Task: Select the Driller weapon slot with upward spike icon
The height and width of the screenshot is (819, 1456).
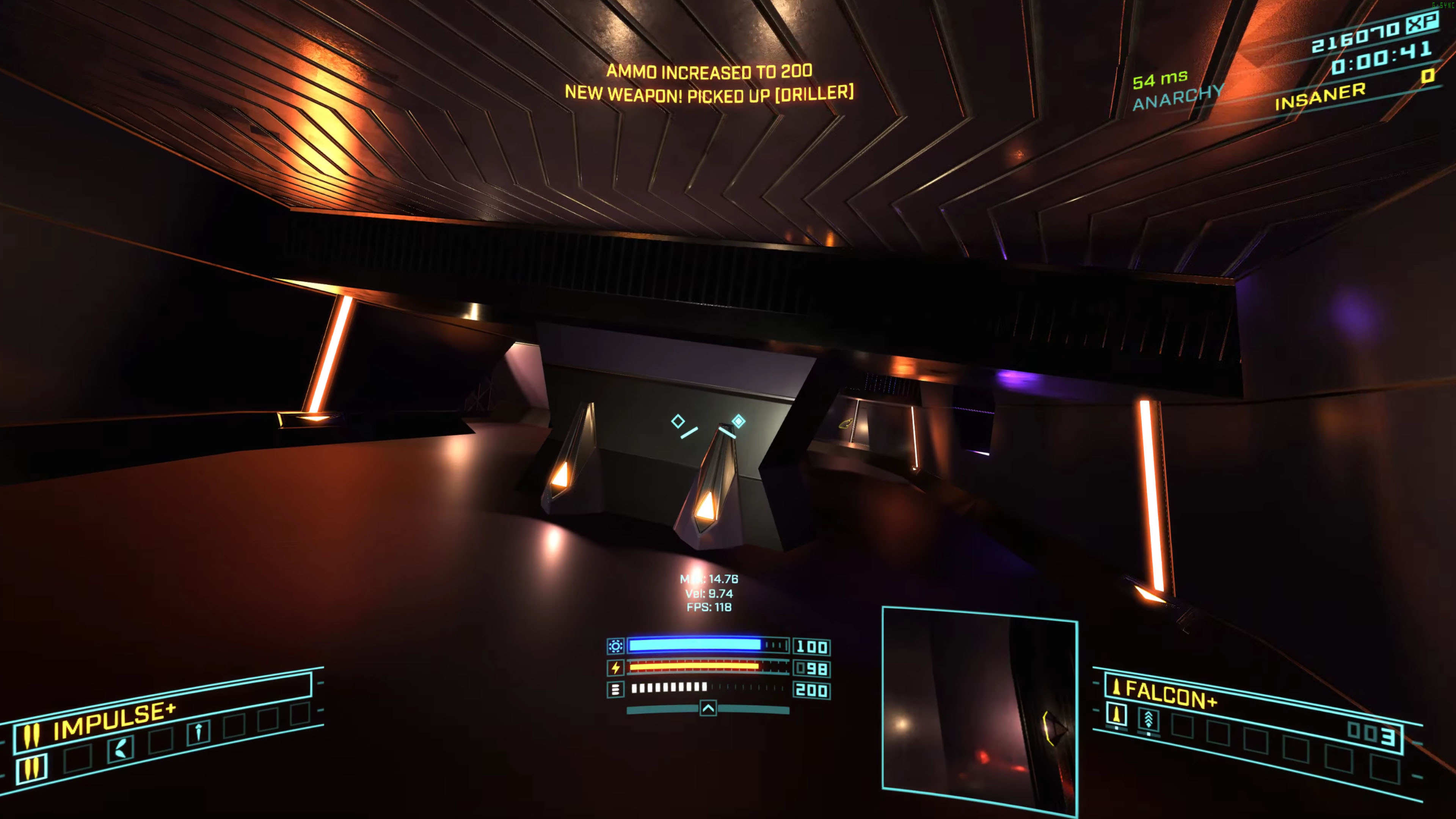Action: pos(198,732)
